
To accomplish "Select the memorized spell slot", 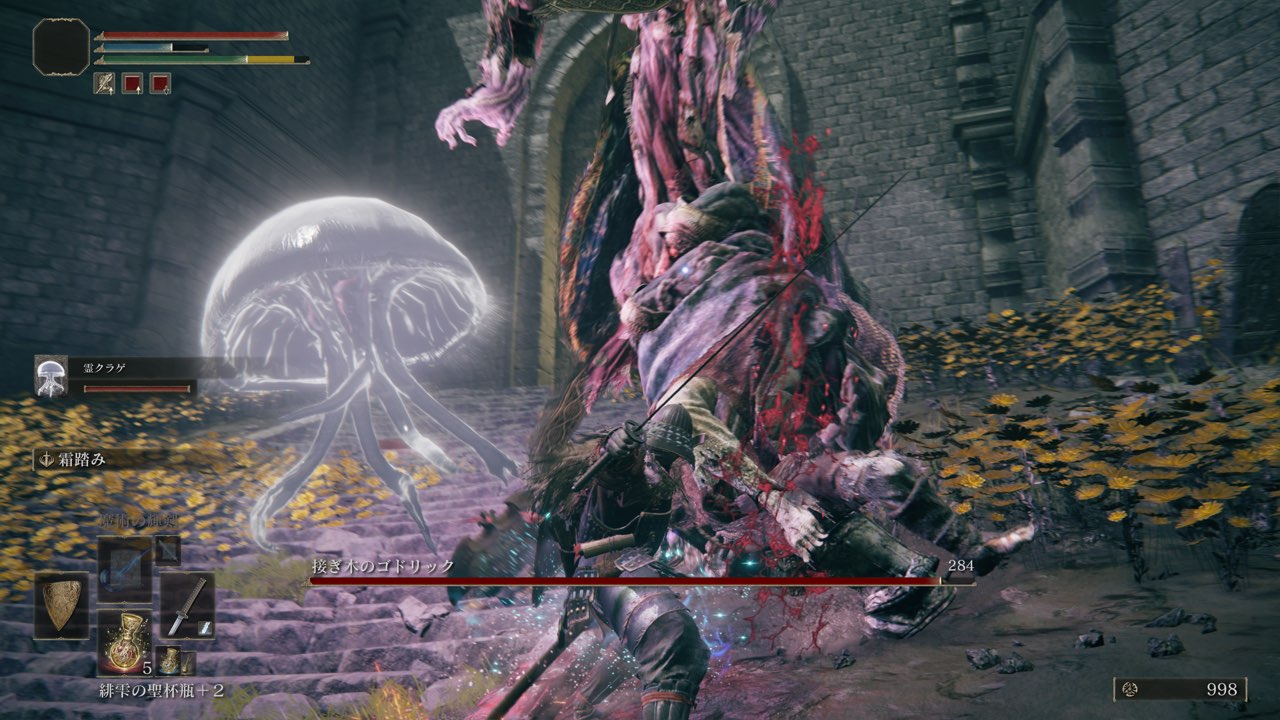I will coord(125,570).
